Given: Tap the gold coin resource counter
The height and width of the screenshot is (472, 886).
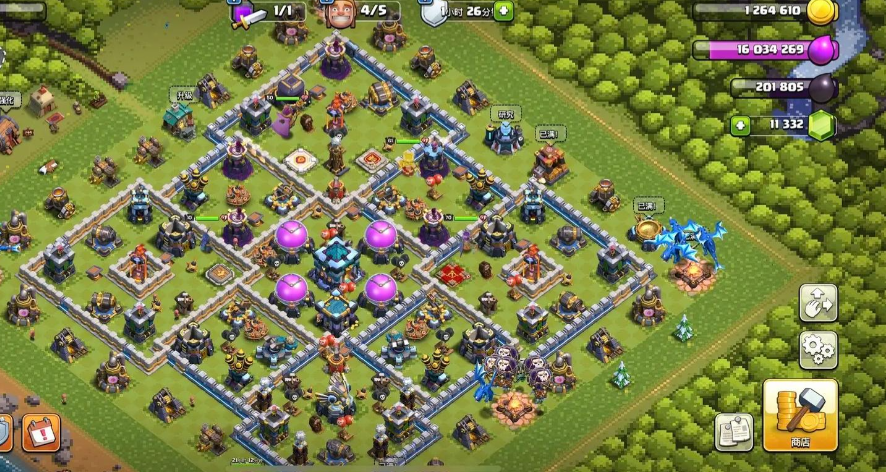Looking at the screenshot, I should tap(765, 12).
